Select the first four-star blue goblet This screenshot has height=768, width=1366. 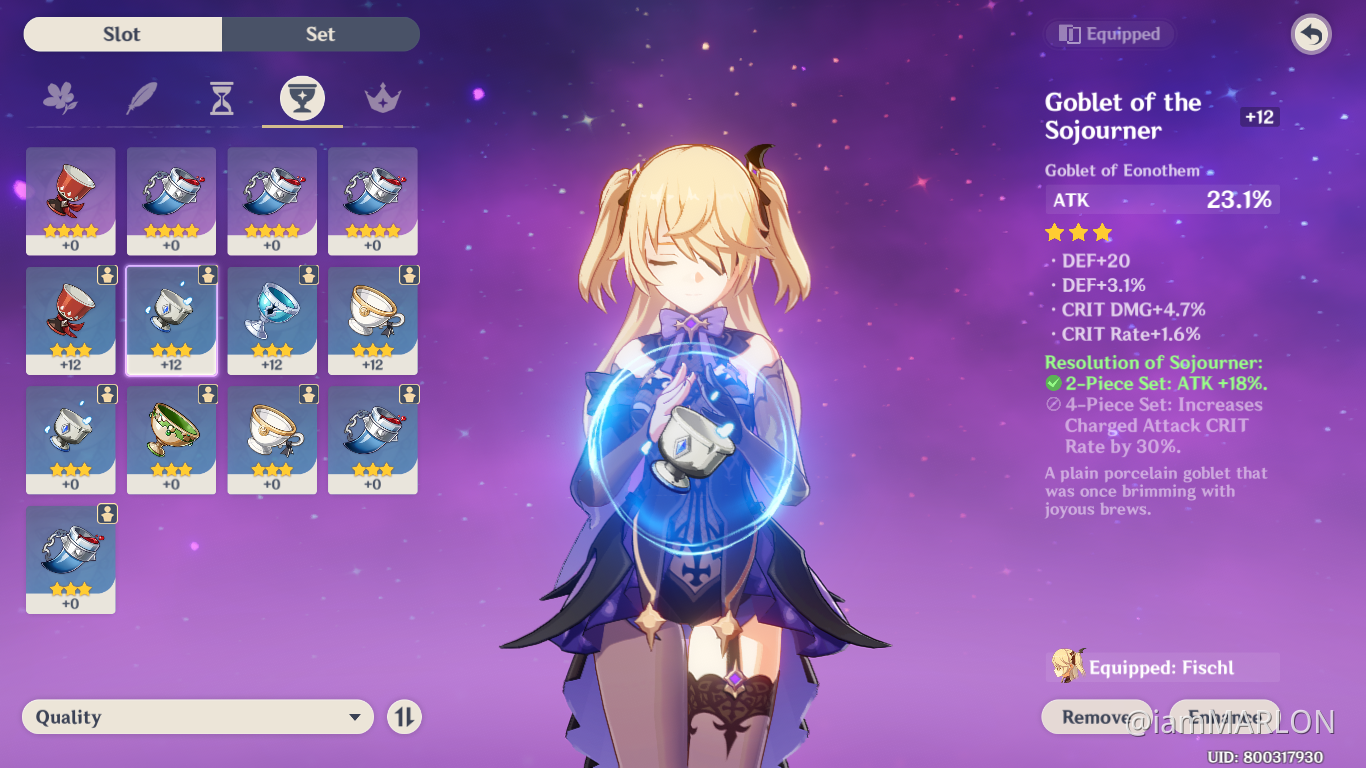171,200
